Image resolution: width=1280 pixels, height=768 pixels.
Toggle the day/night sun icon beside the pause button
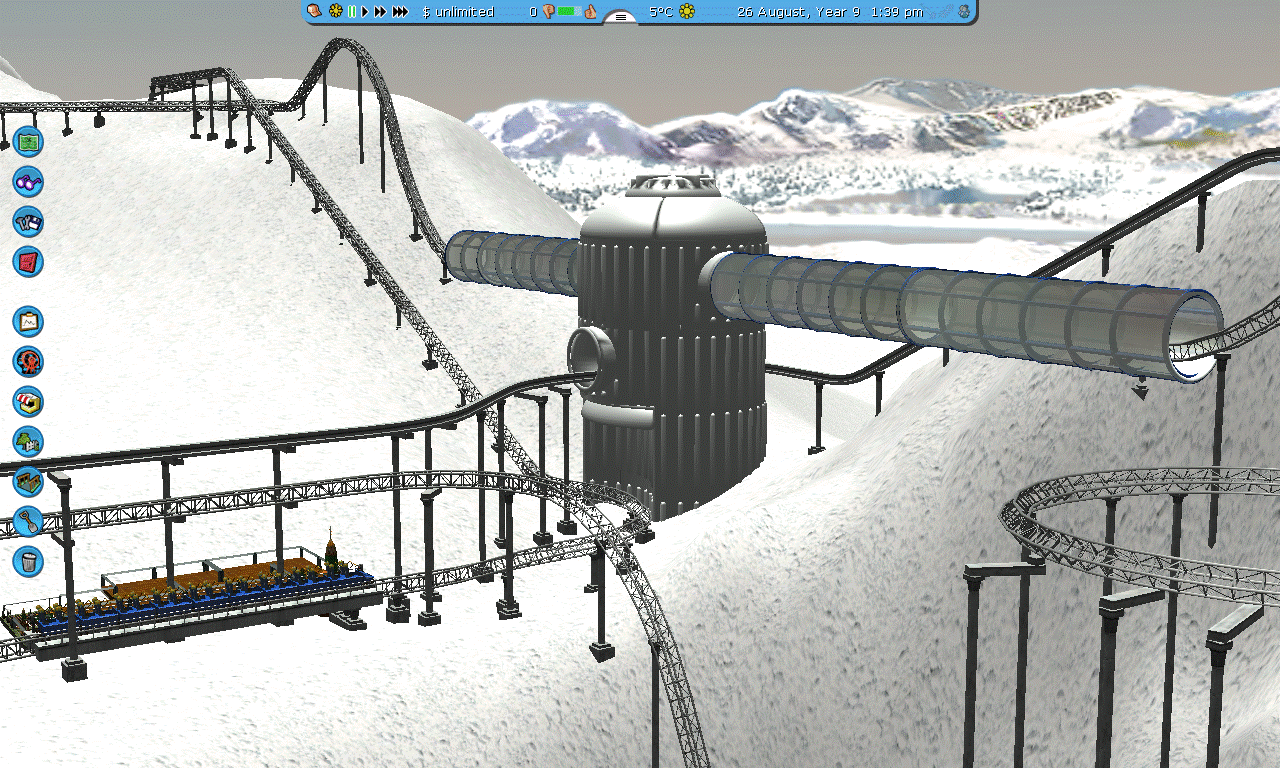[x=336, y=12]
